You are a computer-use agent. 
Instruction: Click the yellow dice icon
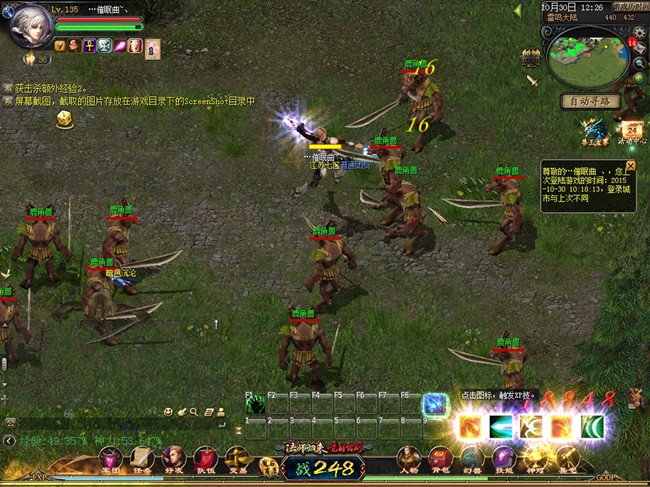[65, 119]
